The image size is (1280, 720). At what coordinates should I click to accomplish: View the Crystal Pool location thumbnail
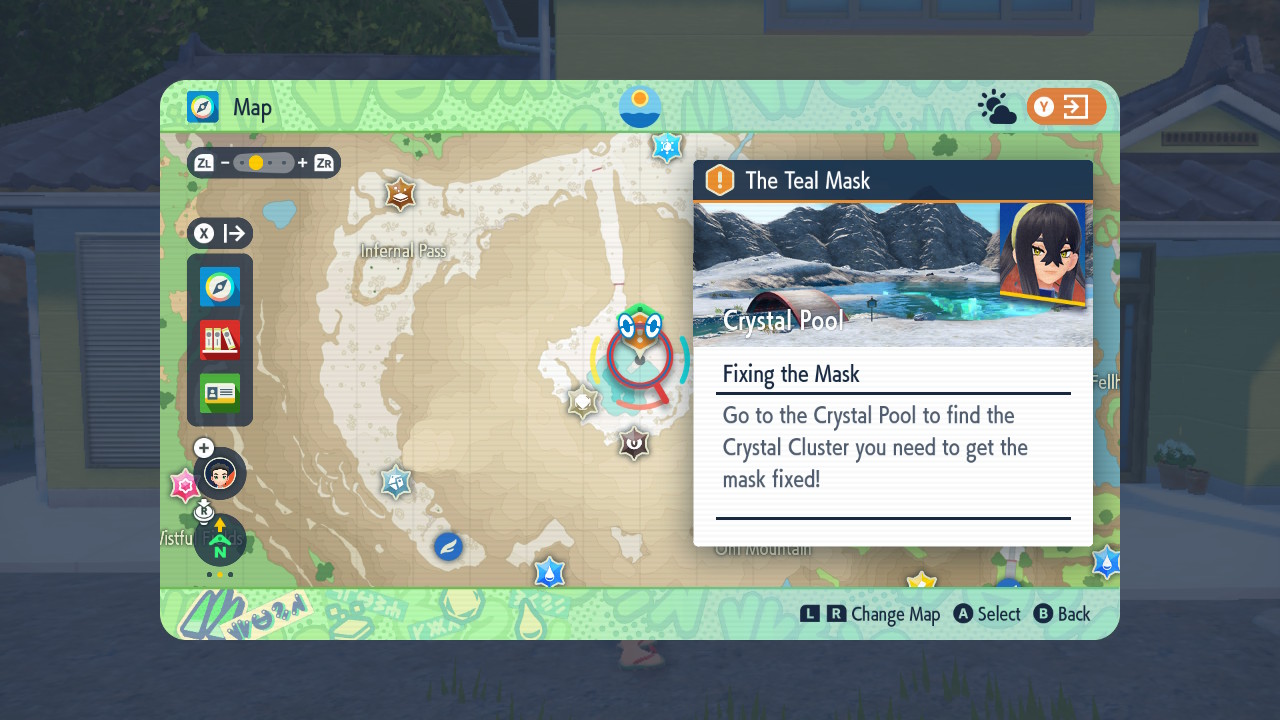tap(846, 274)
